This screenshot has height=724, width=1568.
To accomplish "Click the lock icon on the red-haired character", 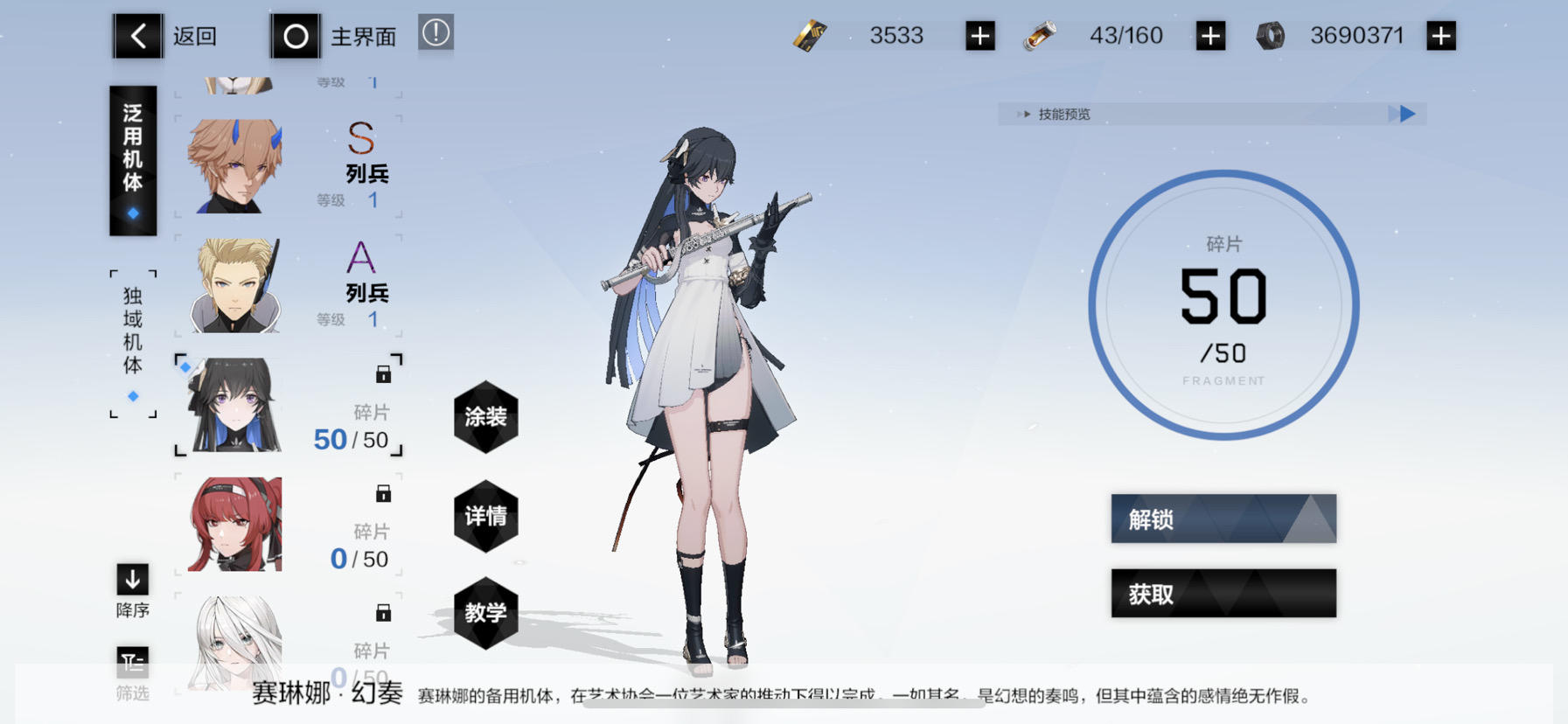I will pos(382,494).
